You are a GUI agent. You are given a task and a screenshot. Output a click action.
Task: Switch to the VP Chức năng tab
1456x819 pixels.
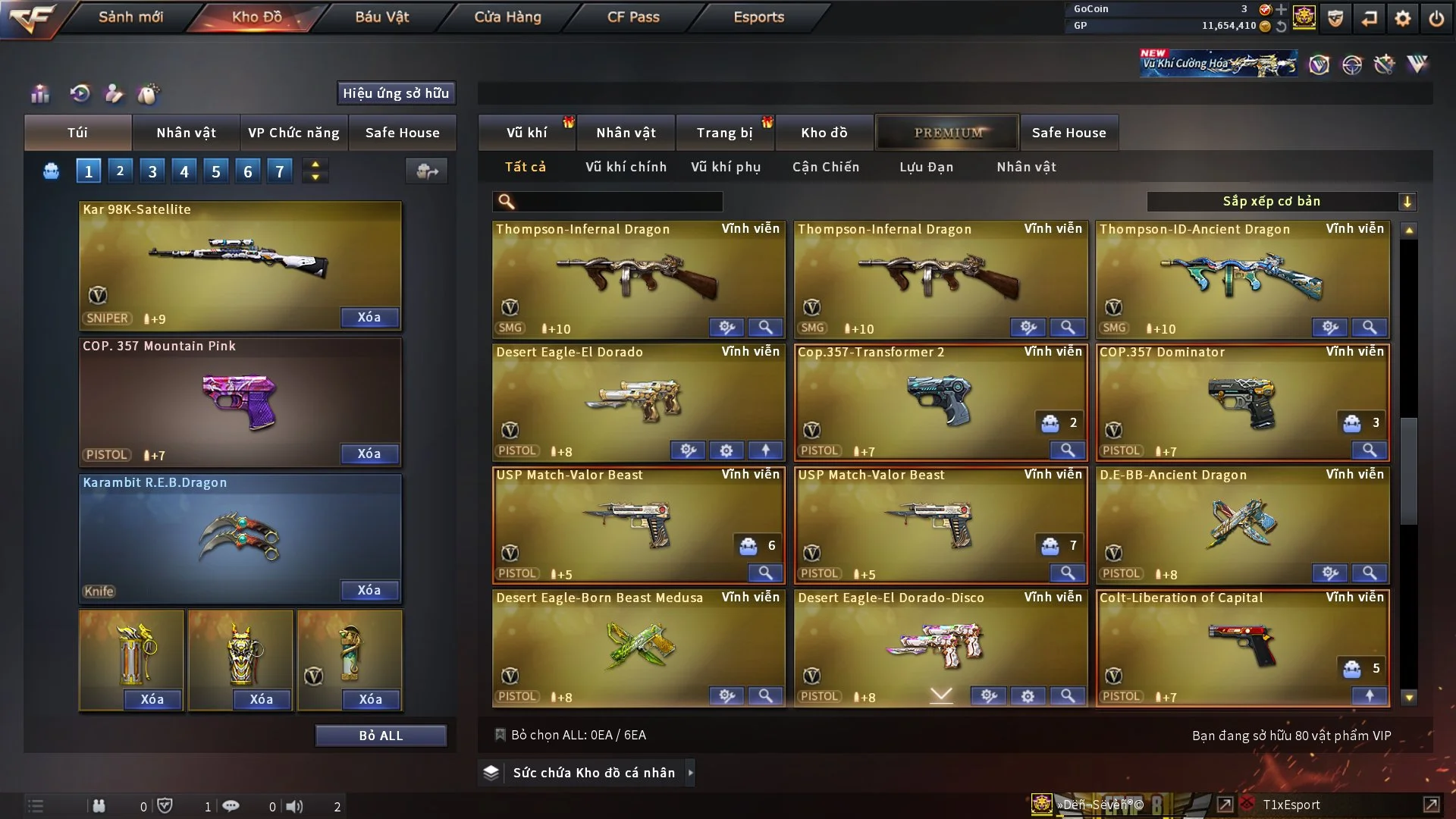coord(293,133)
